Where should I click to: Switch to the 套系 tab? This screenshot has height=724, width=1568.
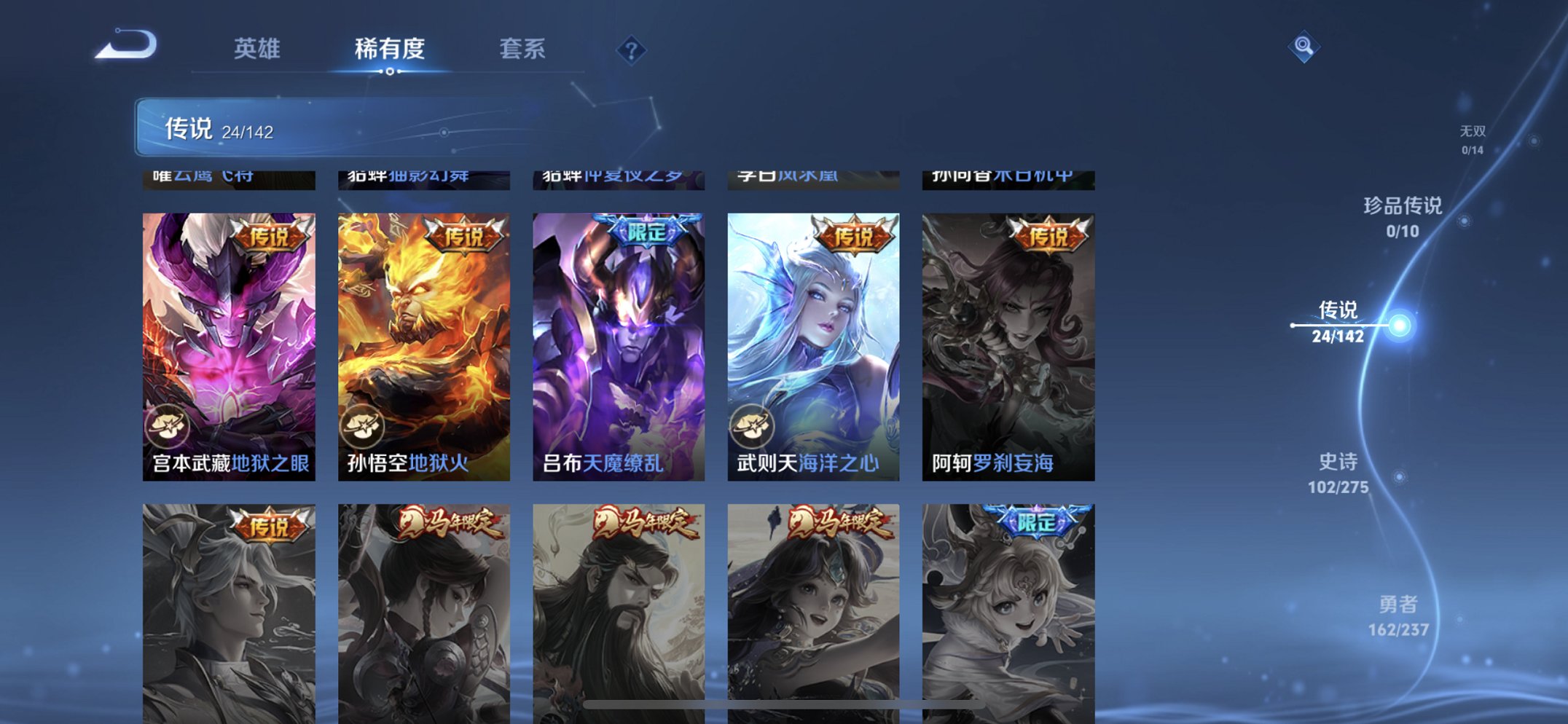(522, 48)
